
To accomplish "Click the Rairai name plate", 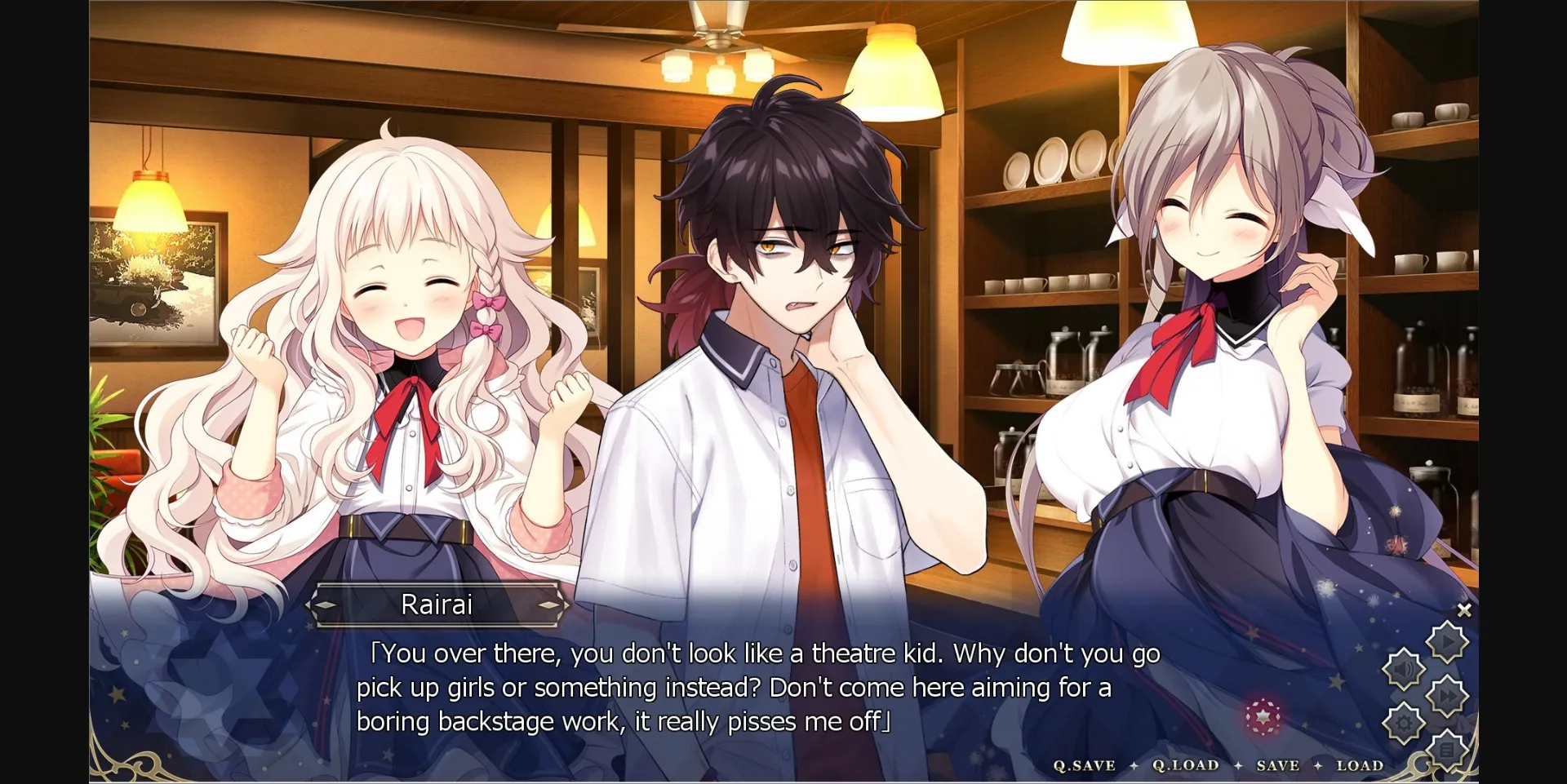I will (x=438, y=605).
